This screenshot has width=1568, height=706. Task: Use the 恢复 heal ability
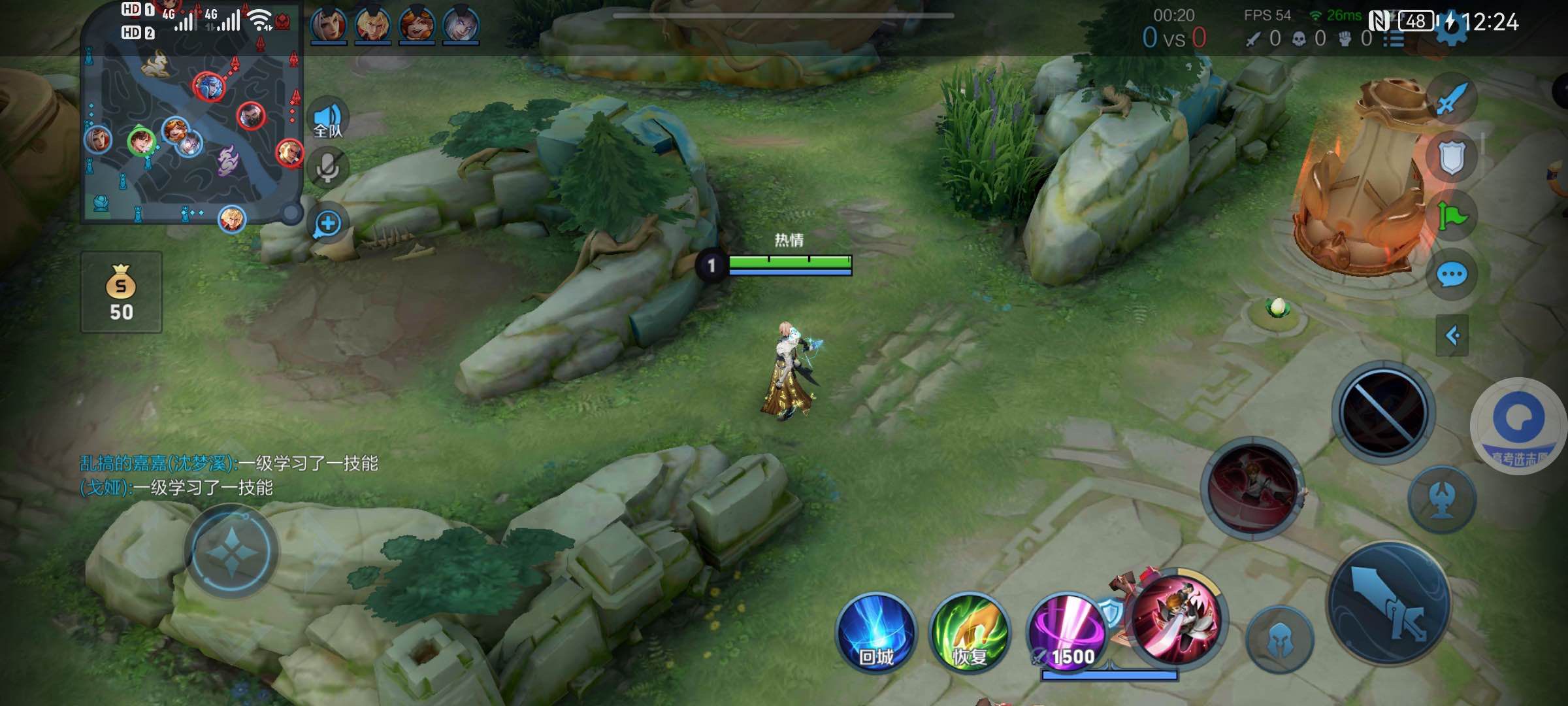970,632
